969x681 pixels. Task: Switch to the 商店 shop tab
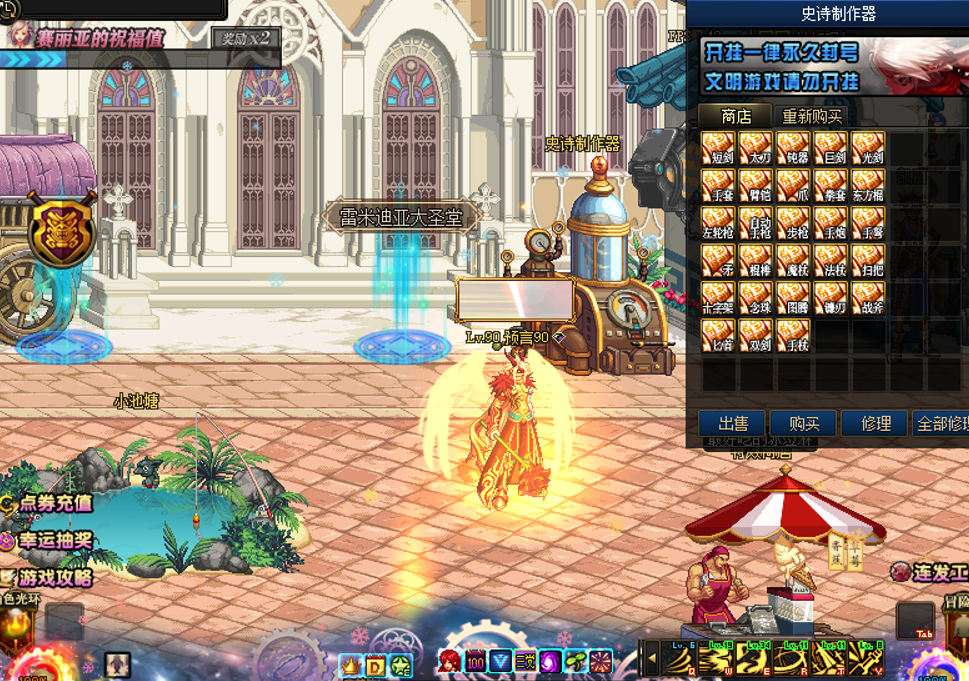735,117
